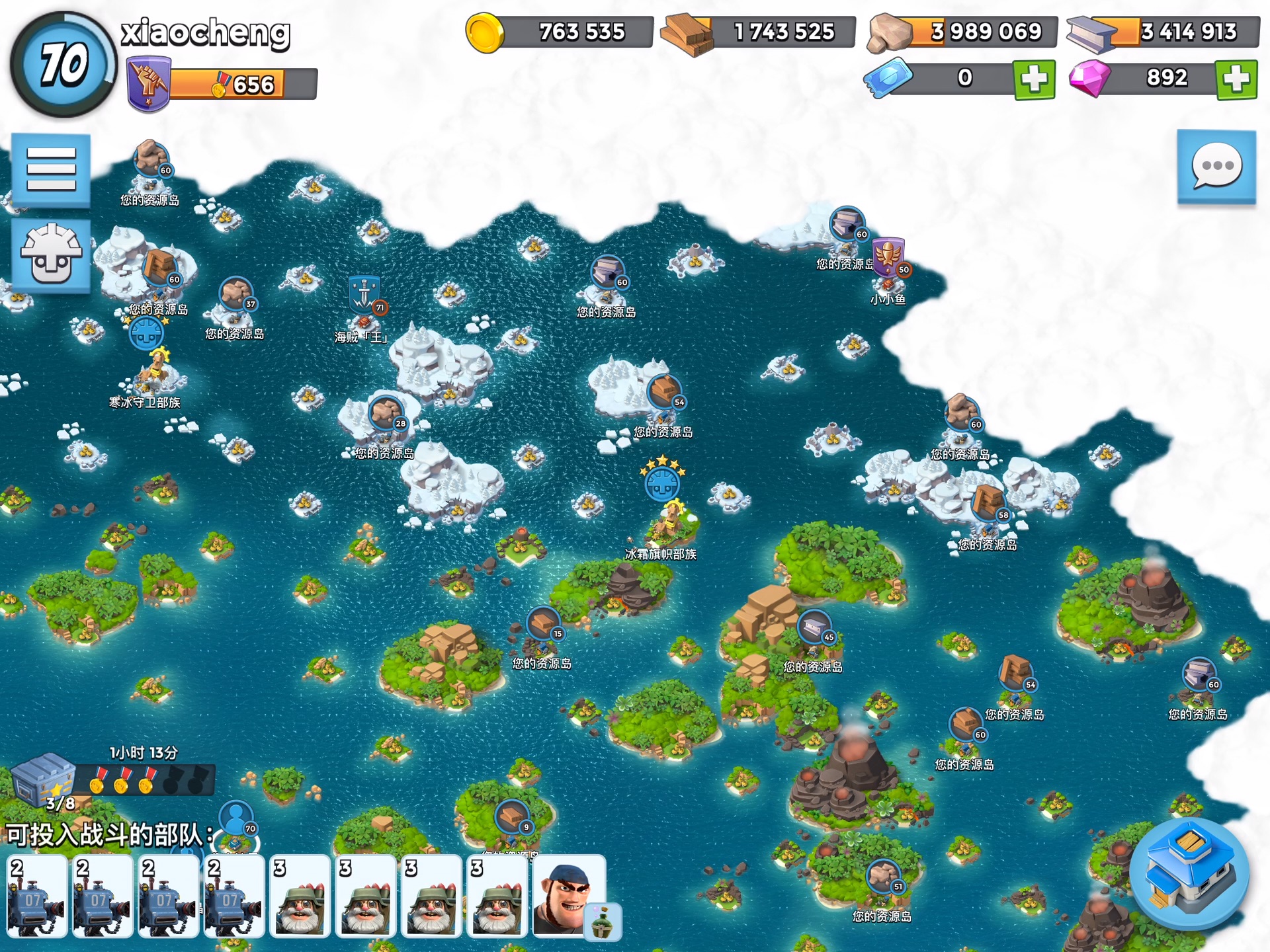Open level 15 wood resource base marker
Viewport: 1270px width, 952px height.
[543, 624]
